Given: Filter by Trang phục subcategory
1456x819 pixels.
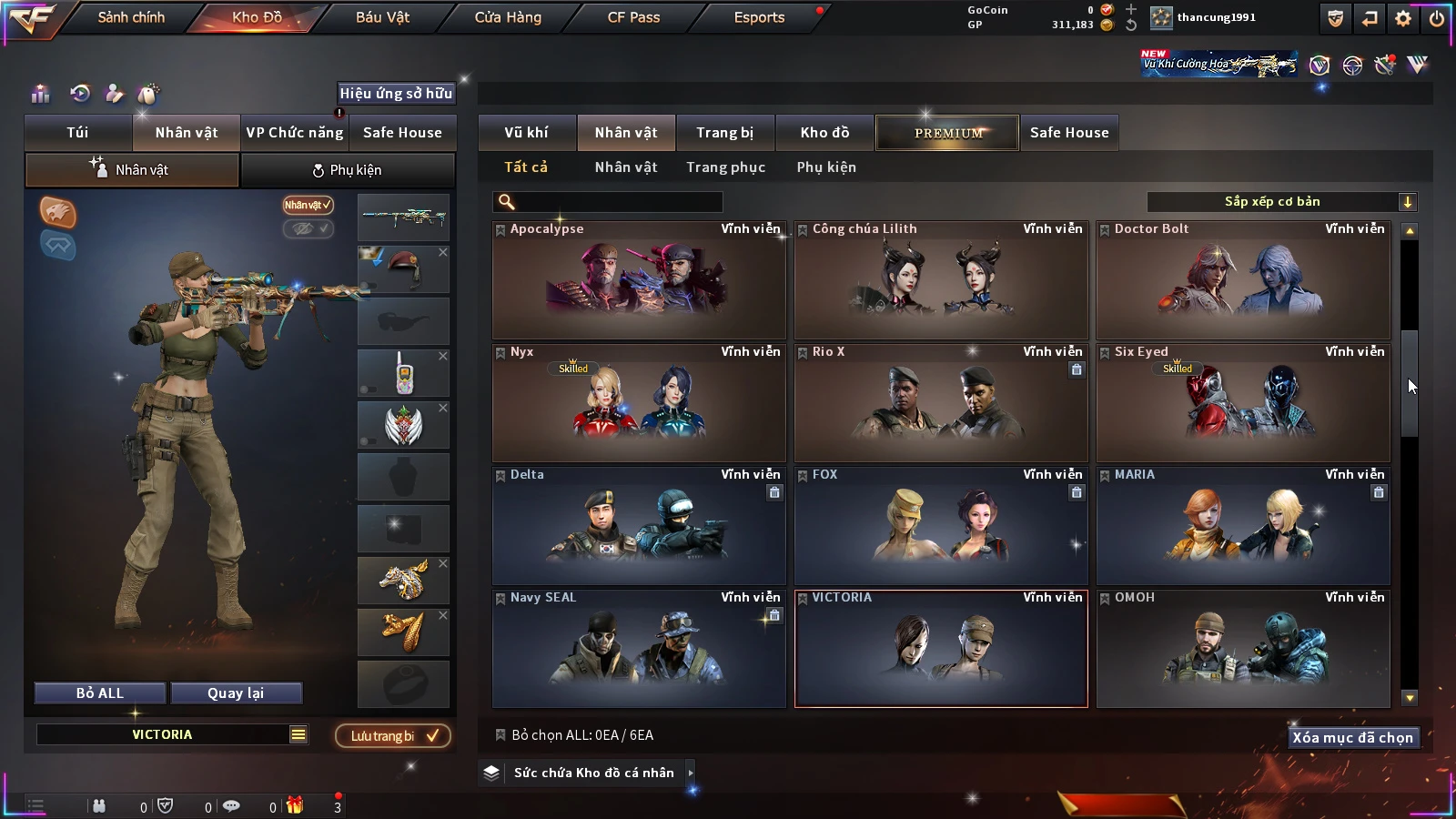Looking at the screenshot, I should coord(725,167).
